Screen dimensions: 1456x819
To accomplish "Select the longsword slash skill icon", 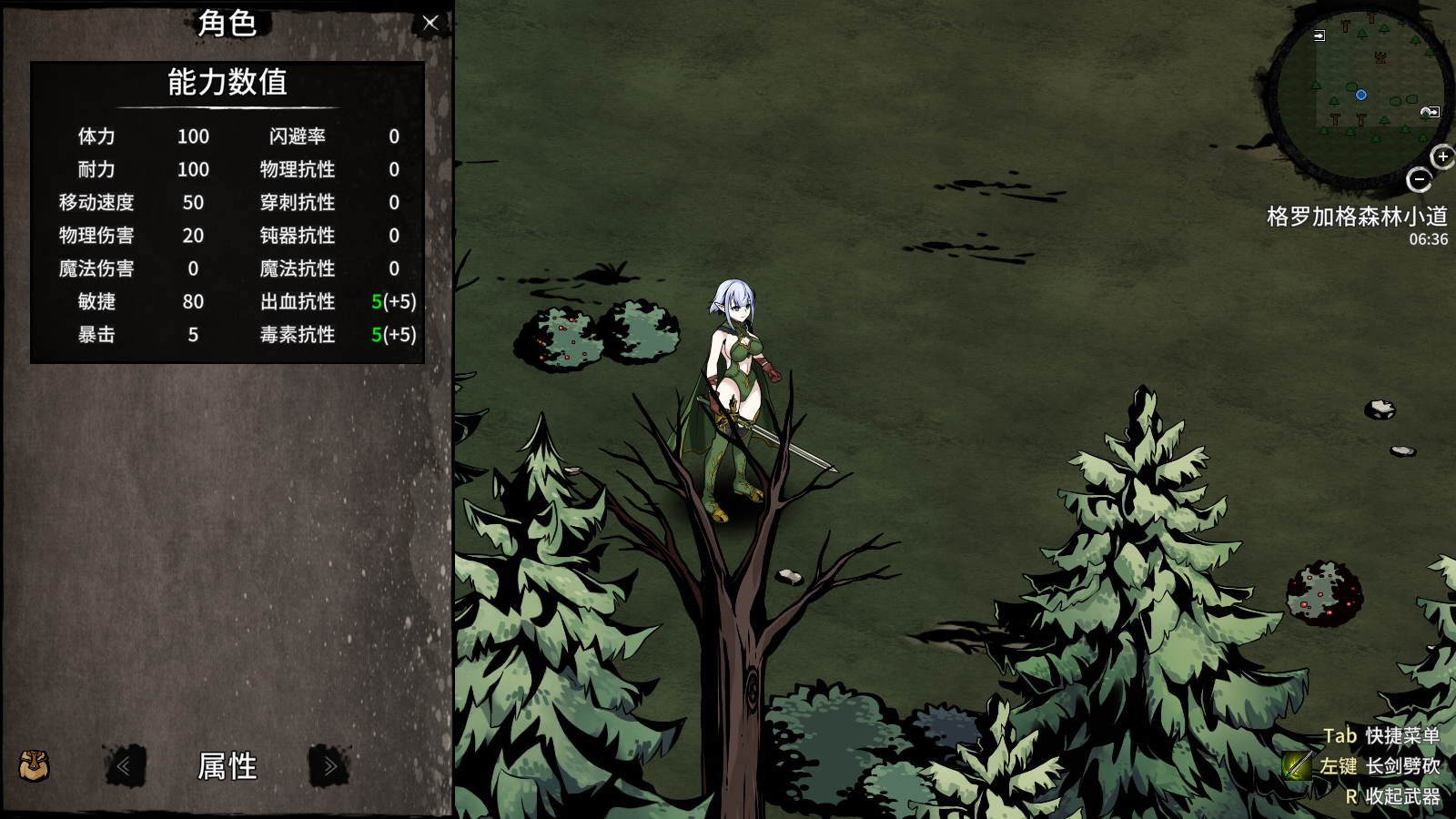I will [x=1297, y=765].
